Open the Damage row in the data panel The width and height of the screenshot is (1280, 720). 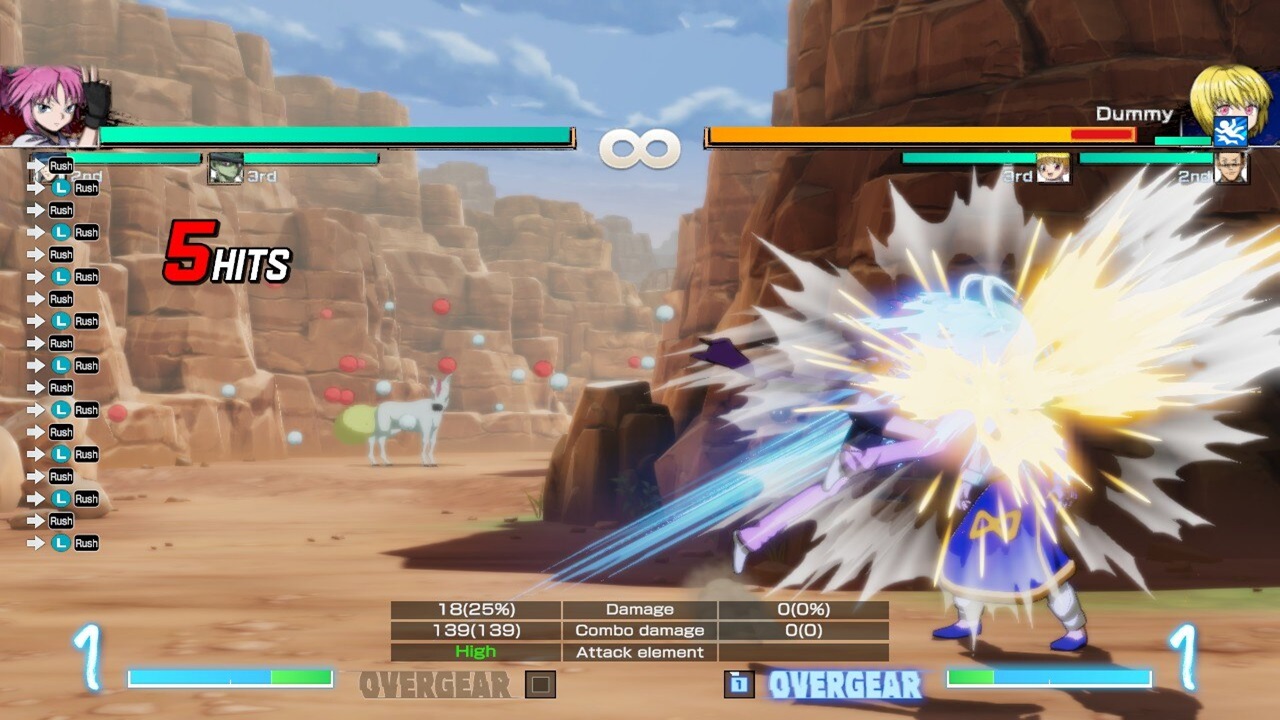[640, 609]
